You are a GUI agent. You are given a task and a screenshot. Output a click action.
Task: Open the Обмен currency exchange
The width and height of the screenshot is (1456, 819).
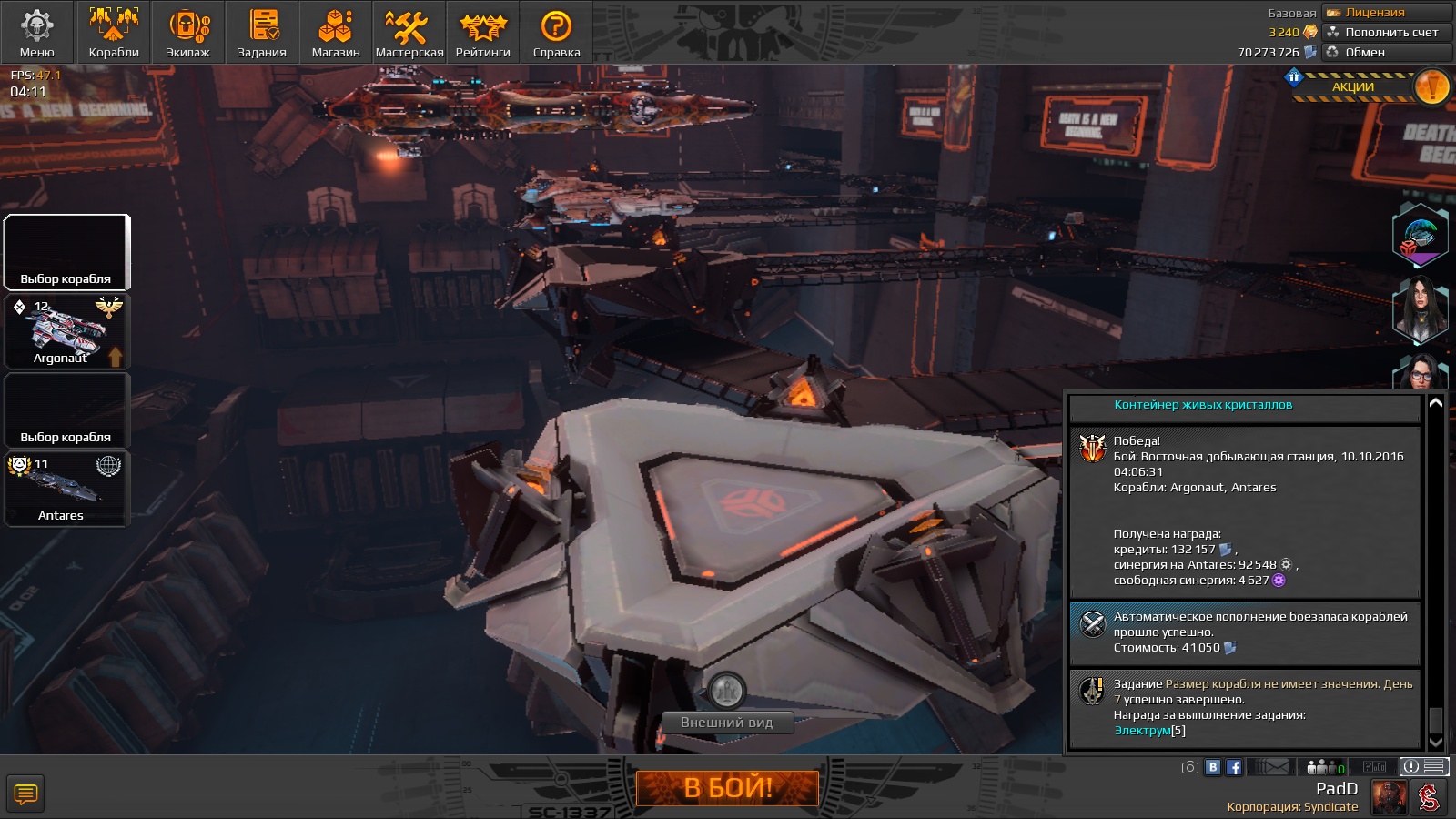tap(1387, 52)
